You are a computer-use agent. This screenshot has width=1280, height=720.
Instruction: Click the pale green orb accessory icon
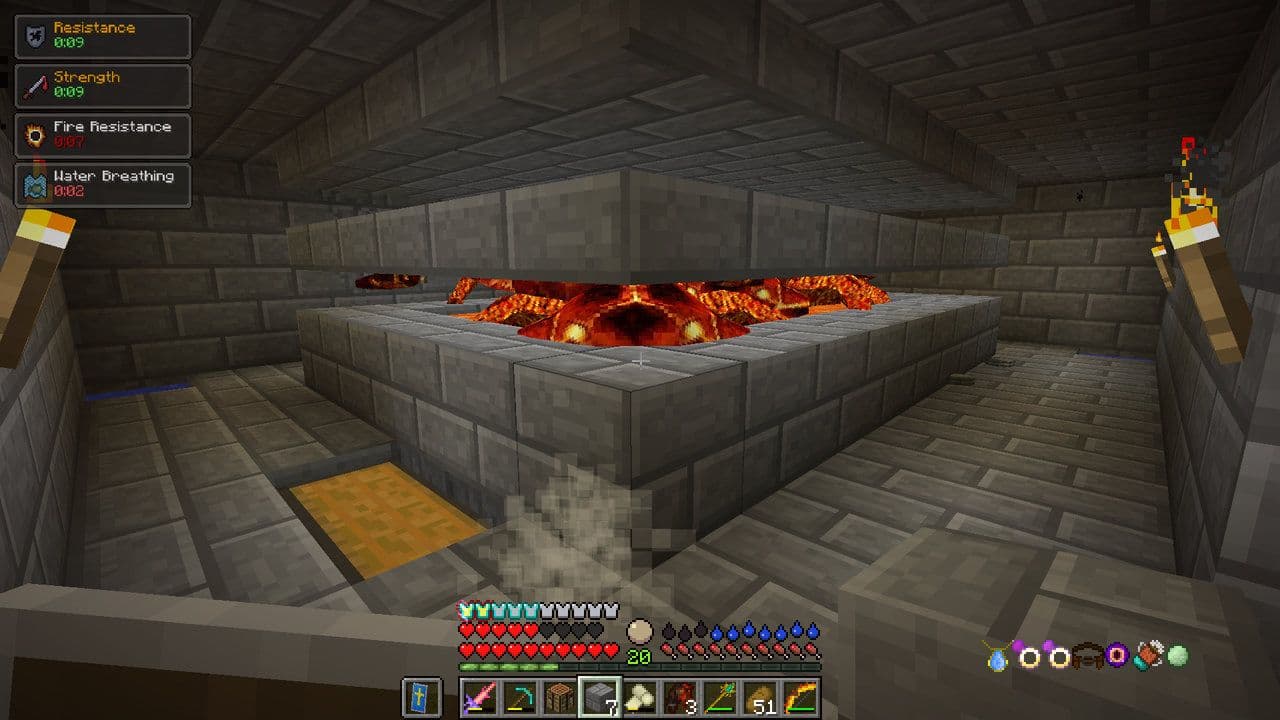click(1178, 656)
